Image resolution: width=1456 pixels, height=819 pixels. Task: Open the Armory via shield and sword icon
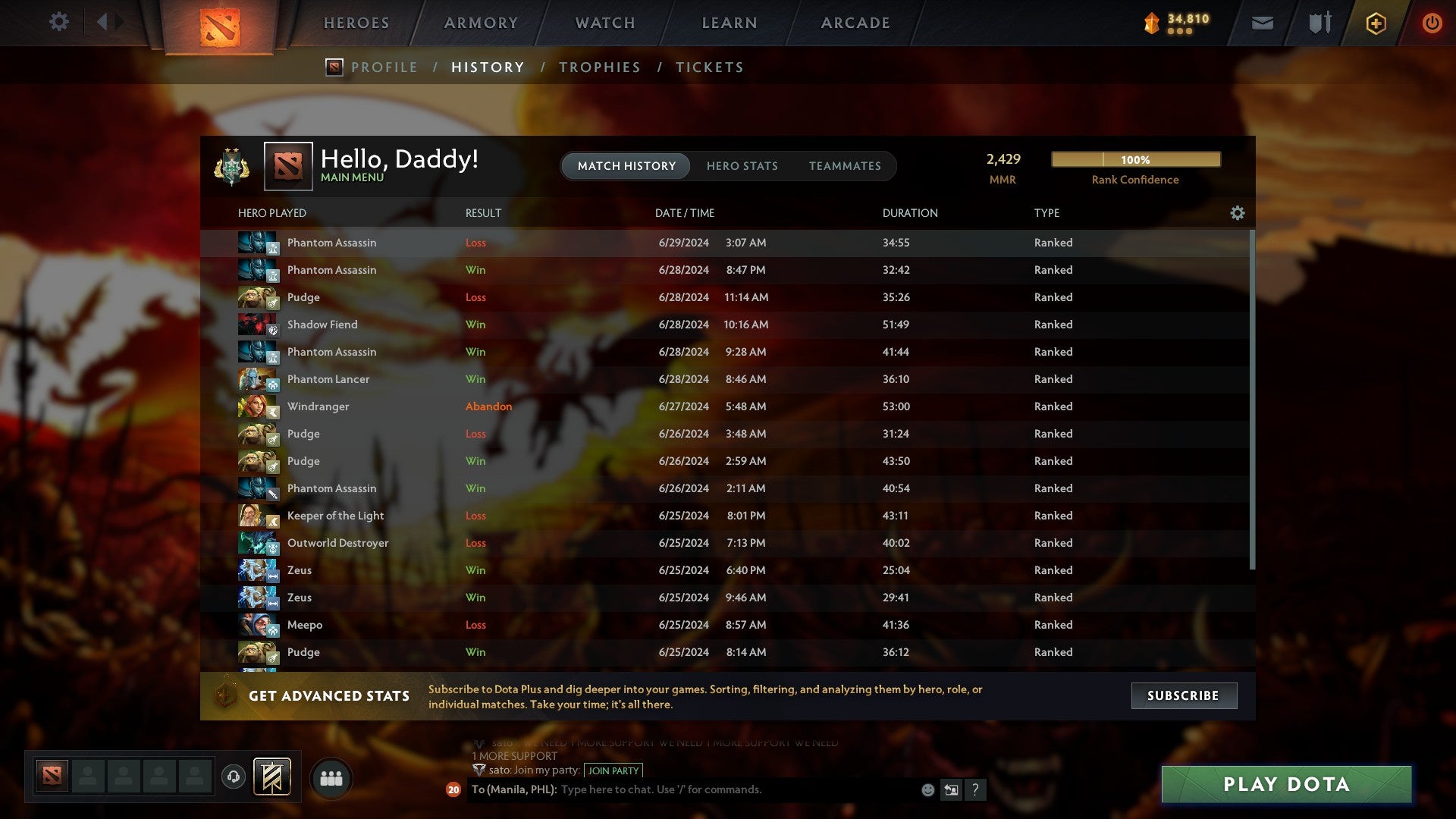(1319, 23)
